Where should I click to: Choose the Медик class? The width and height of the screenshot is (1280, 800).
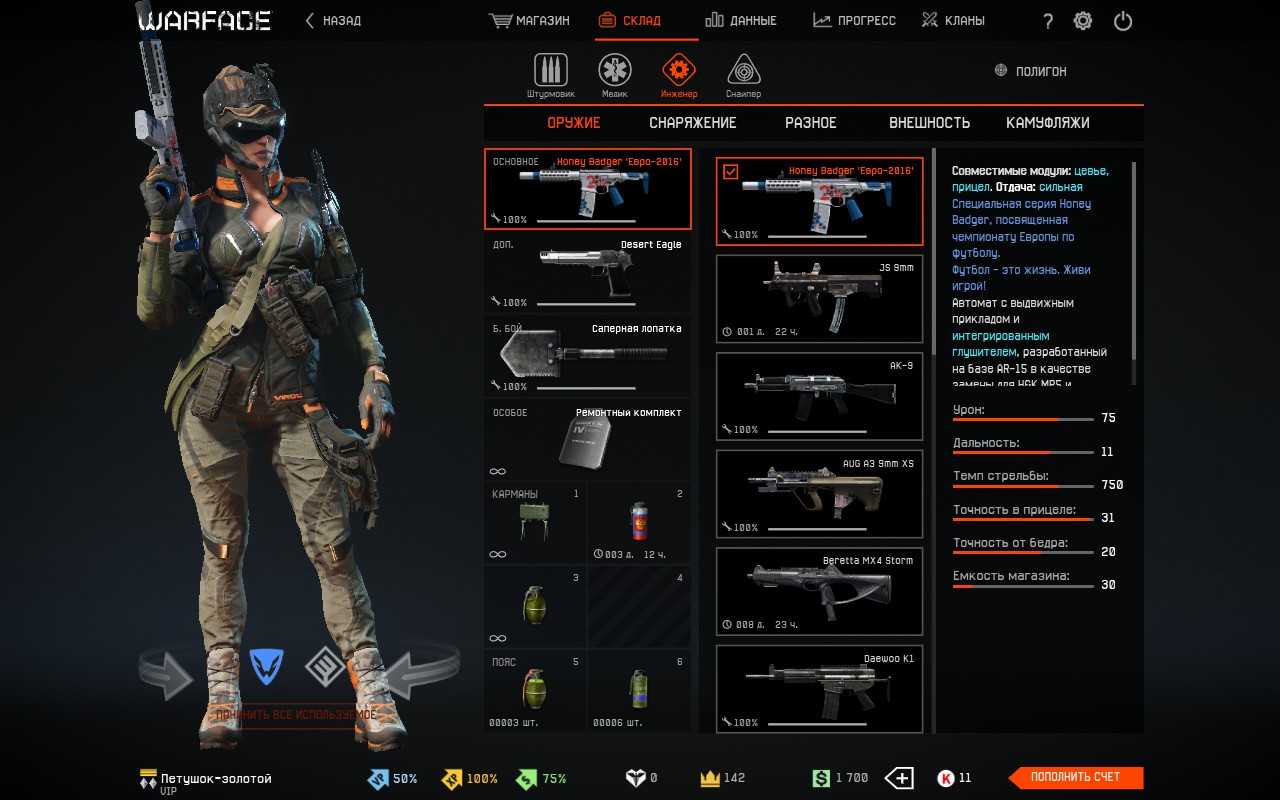click(615, 76)
